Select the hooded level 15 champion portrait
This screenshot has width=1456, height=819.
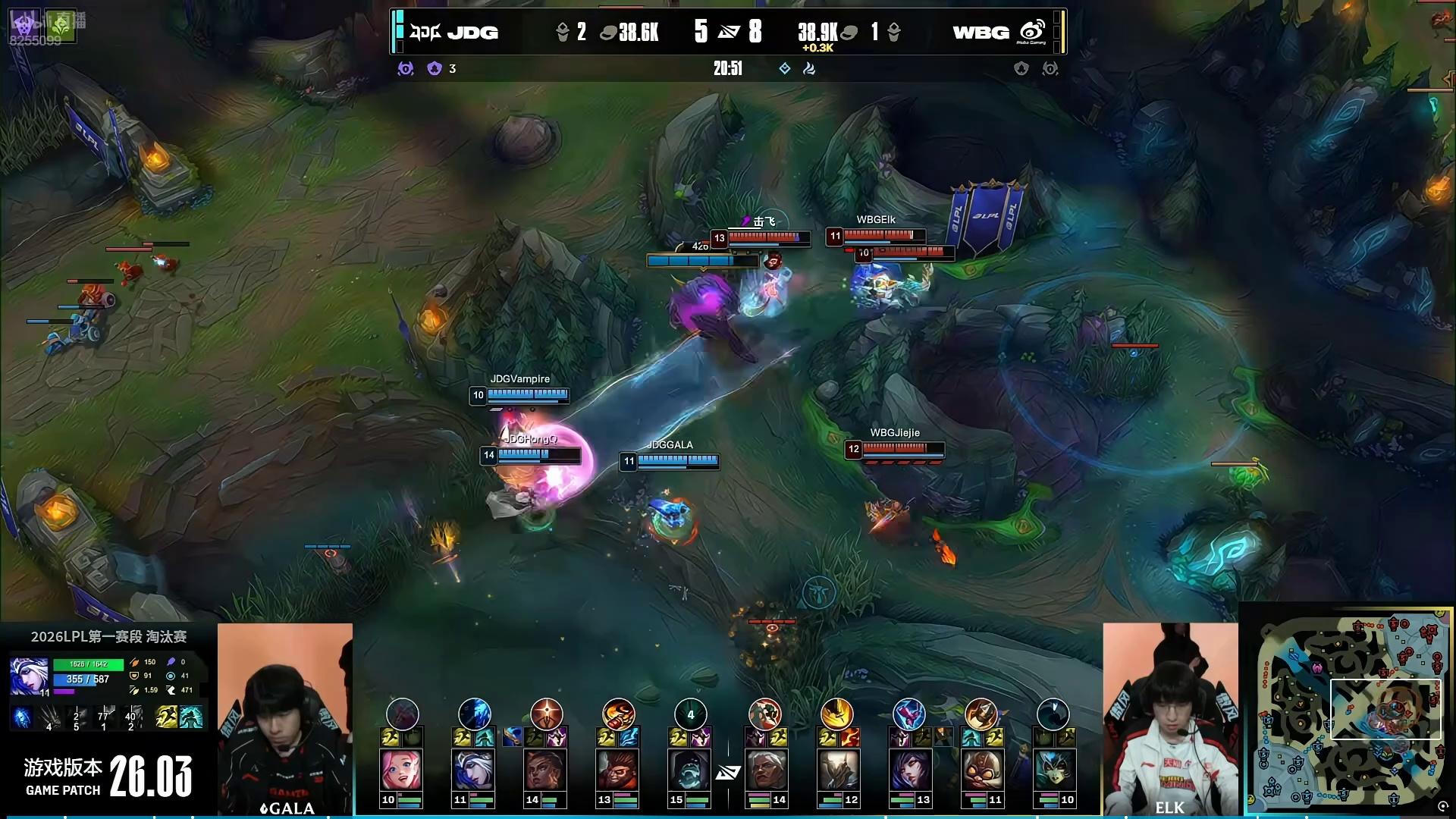[689, 770]
